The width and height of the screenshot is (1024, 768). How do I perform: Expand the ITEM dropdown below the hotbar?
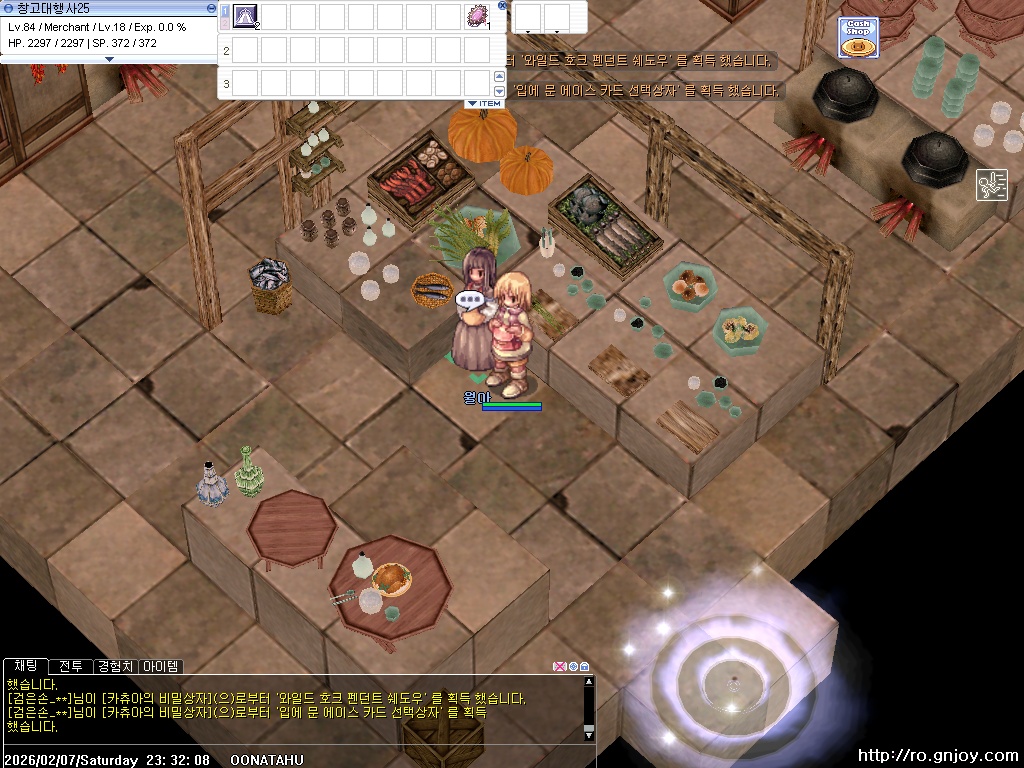point(484,104)
